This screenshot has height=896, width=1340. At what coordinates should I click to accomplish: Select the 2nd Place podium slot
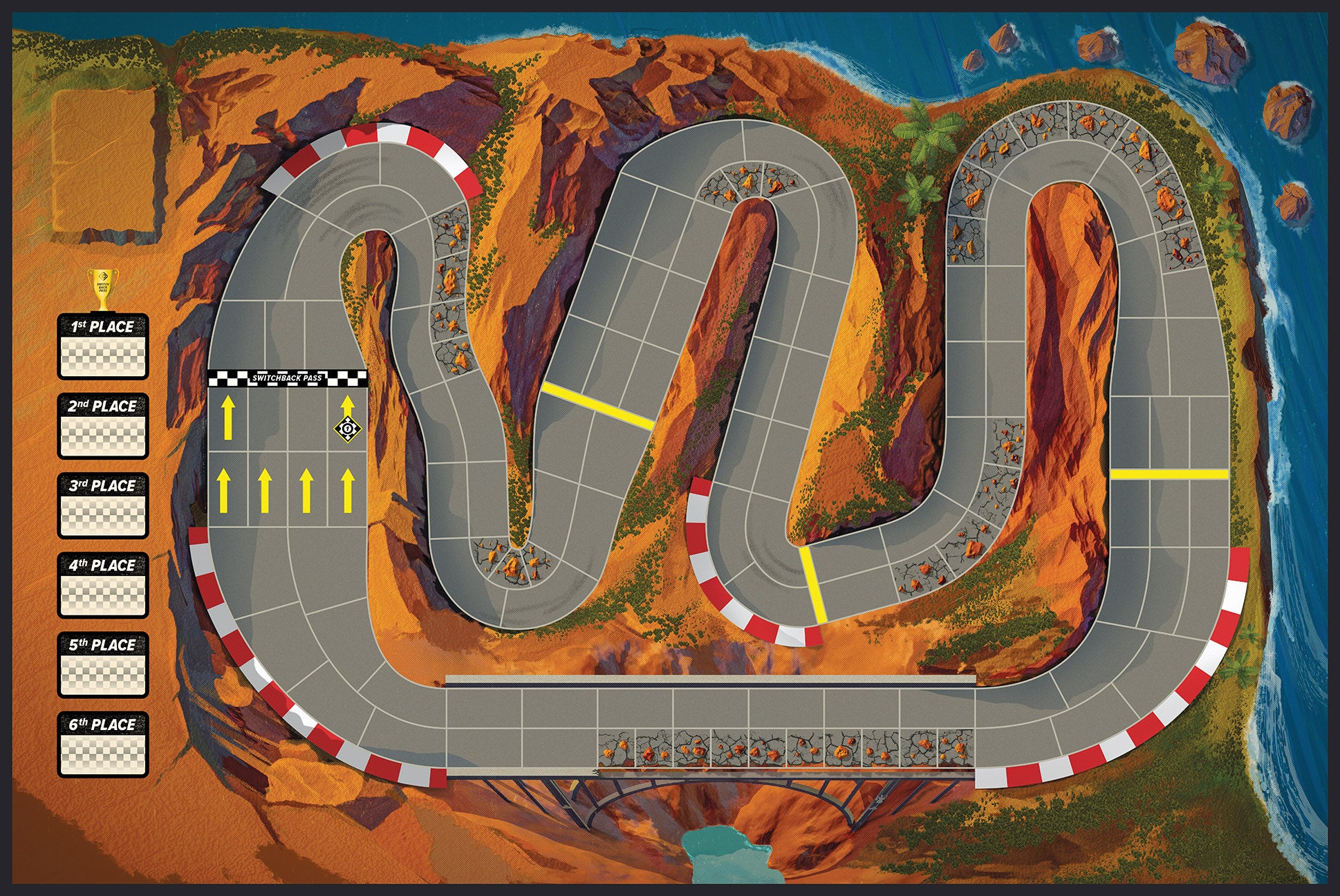click(103, 426)
